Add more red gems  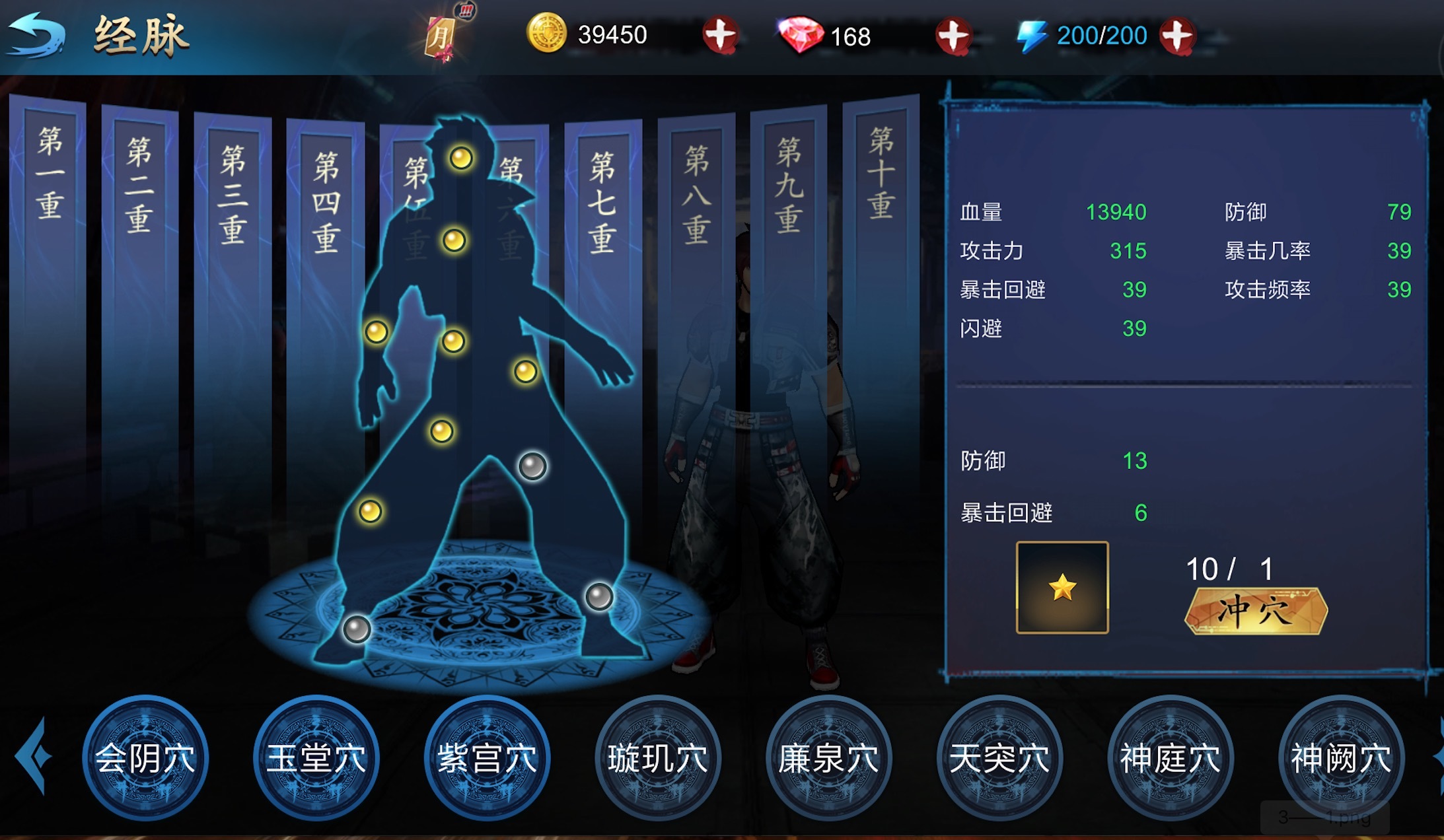953,36
